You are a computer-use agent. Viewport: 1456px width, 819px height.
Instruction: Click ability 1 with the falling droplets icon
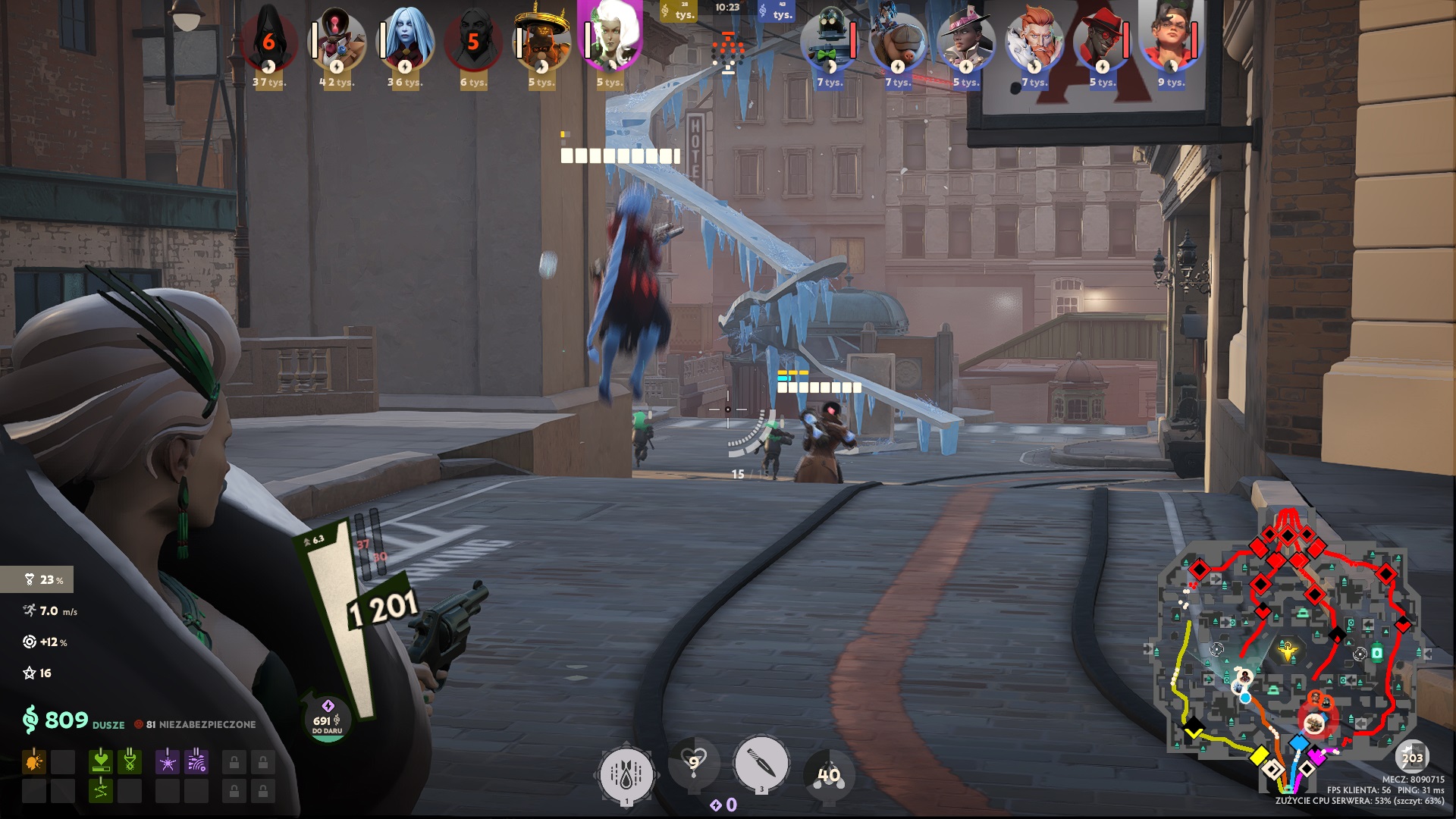[628, 772]
